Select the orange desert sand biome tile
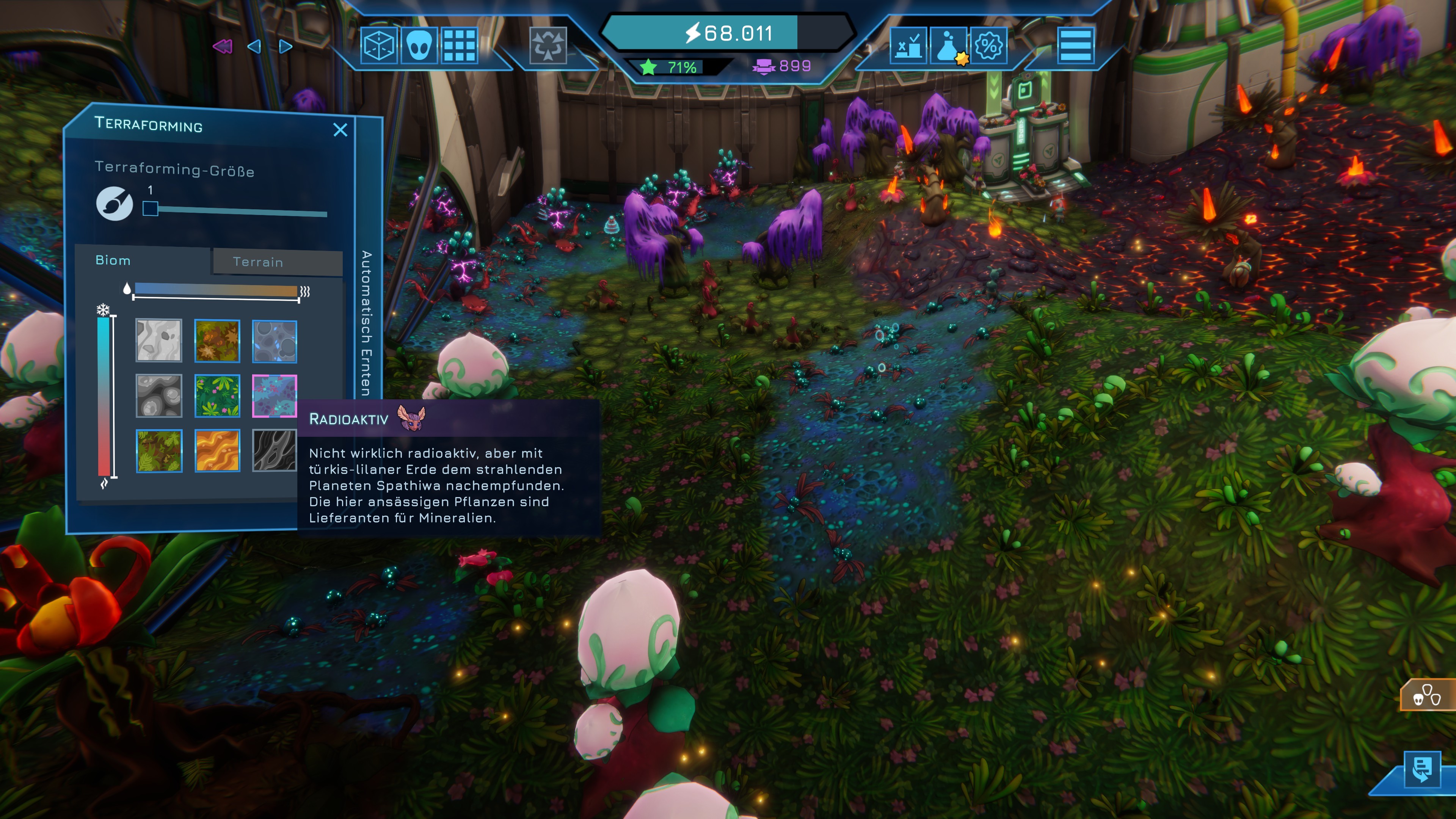 tap(217, 450)
